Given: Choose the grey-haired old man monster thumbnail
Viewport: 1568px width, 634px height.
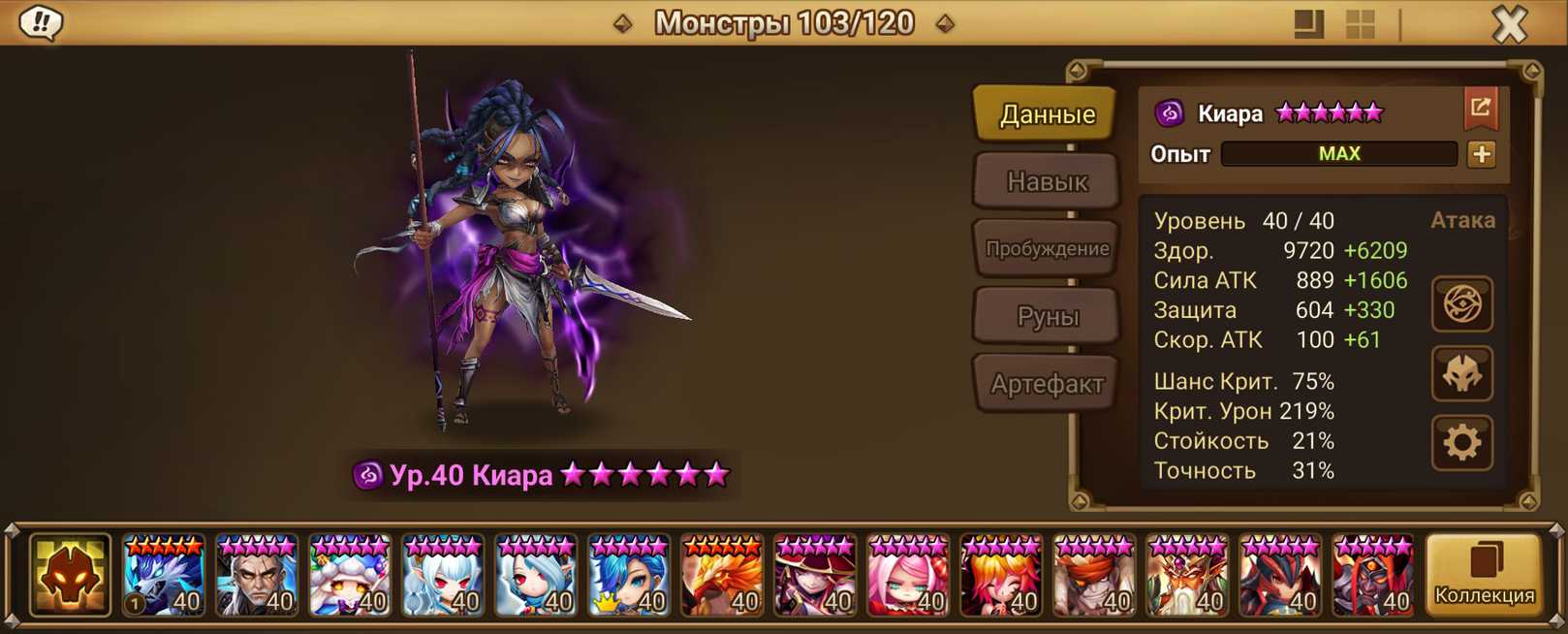Looking at the screenshot, I should (x=256, y=577).
